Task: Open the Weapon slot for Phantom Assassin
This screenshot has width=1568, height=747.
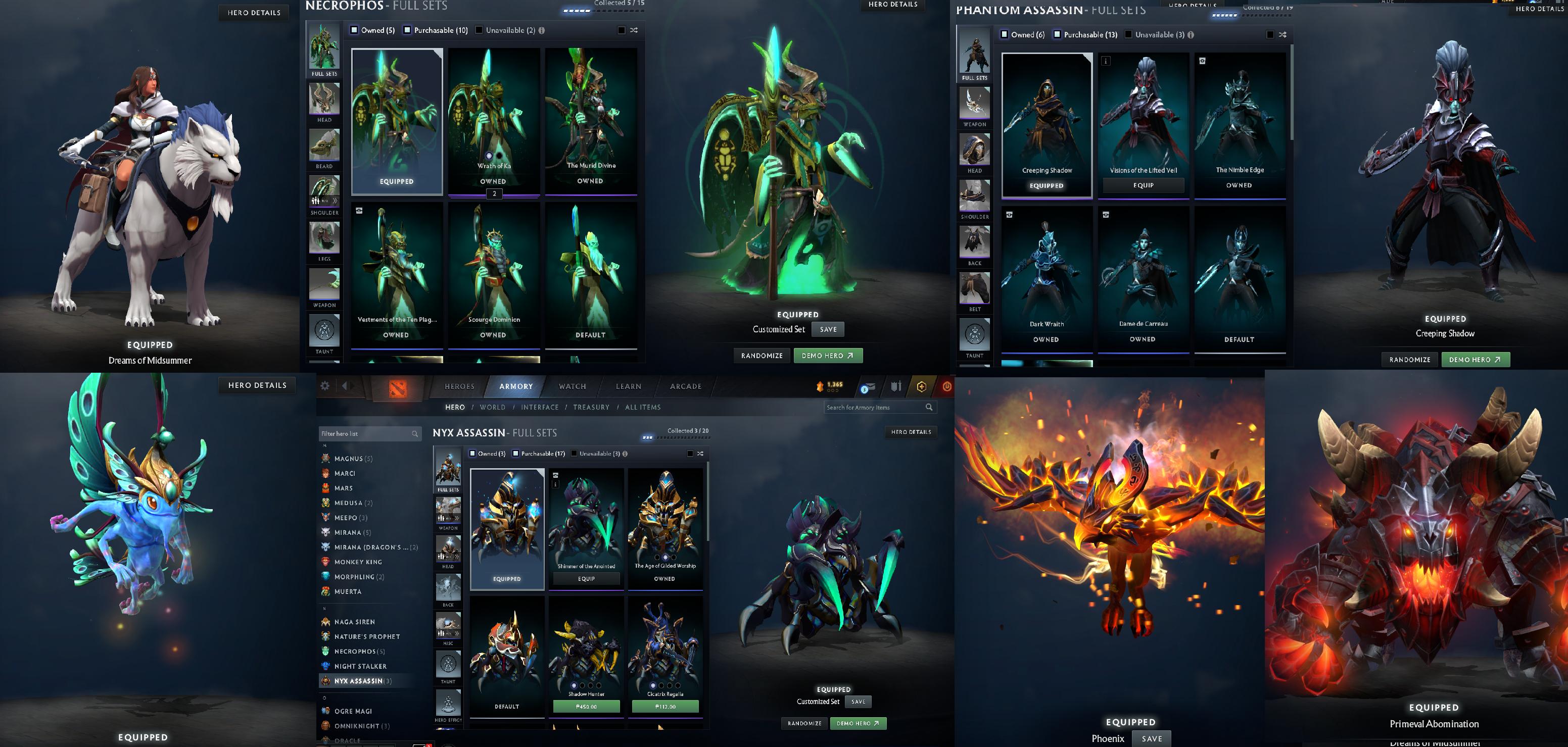Action: [x=975, y=105]
